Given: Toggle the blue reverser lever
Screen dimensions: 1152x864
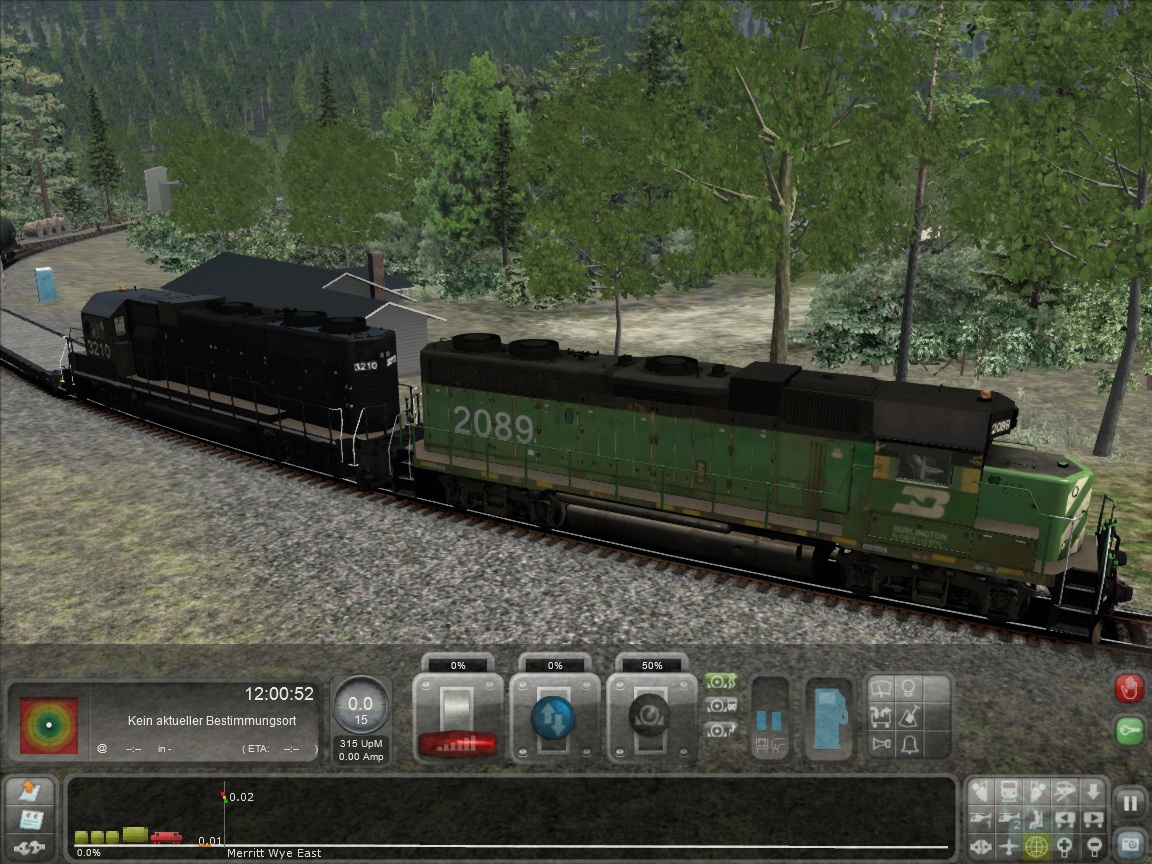Looking at the screenshot, I should tap(554, 718).
